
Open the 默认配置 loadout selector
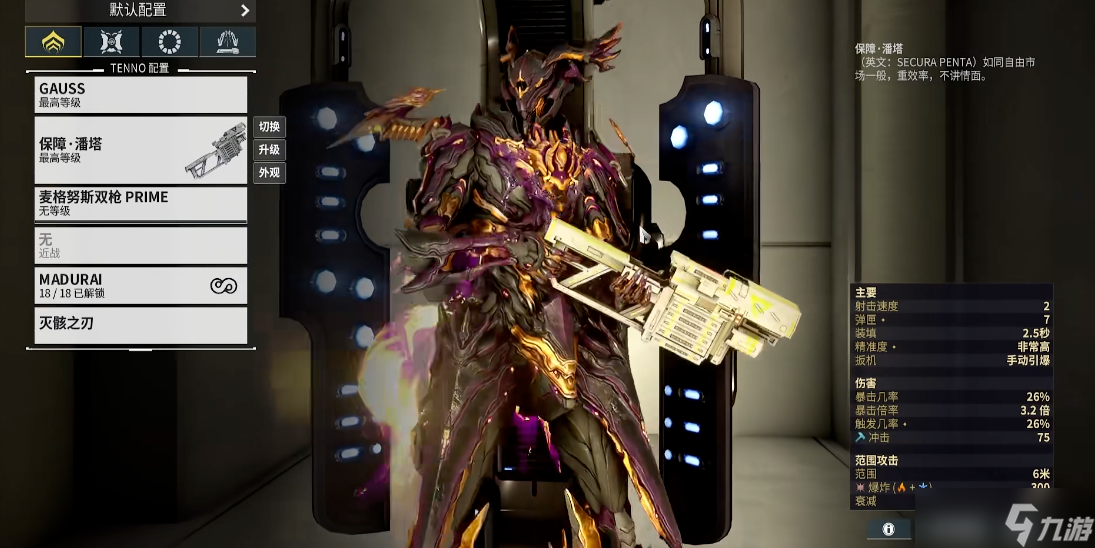point(140,11)
